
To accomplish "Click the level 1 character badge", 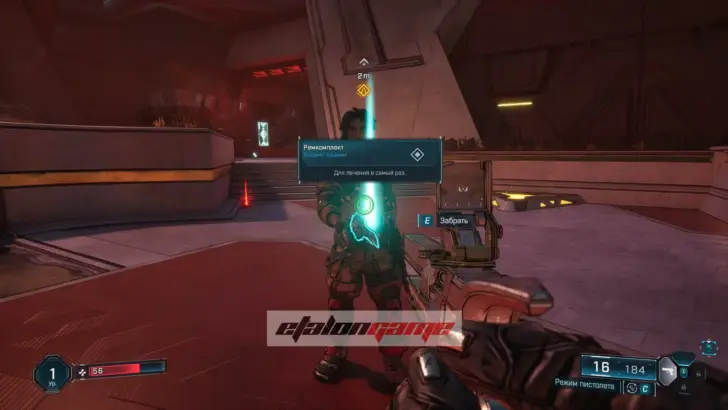I will click(x=52, y=373).
